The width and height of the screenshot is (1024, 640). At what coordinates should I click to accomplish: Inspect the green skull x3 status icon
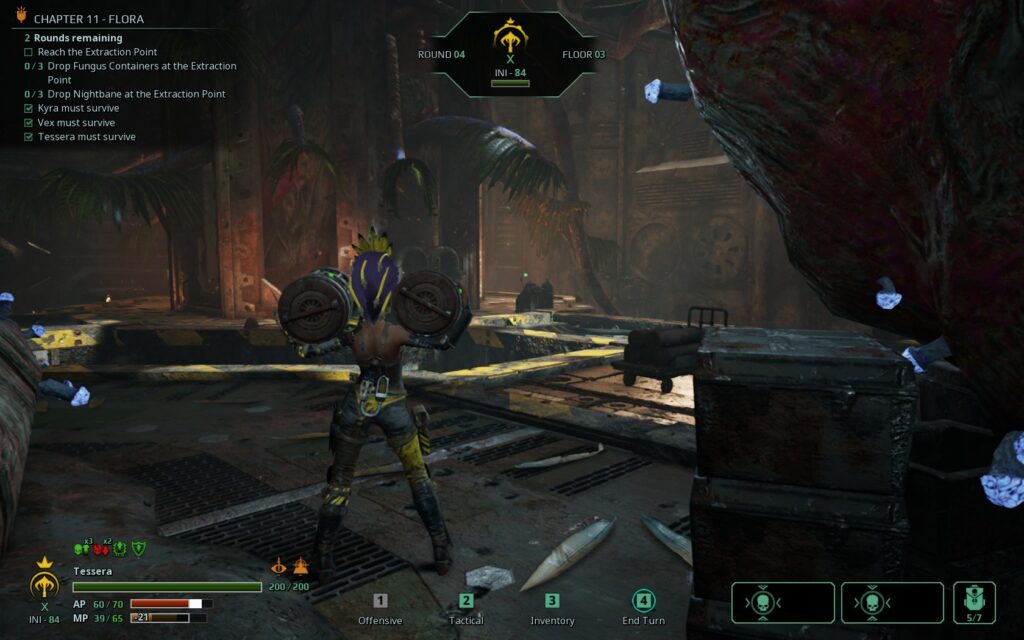click(82, 548)
